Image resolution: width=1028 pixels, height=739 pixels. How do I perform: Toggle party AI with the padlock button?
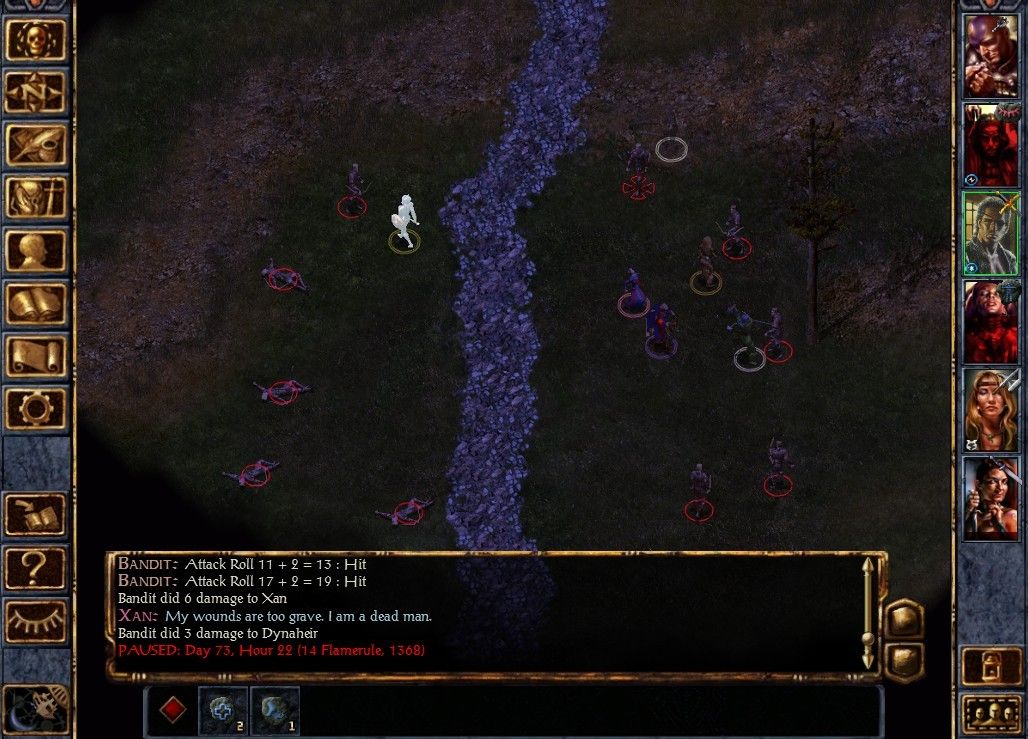coord(990,665)
